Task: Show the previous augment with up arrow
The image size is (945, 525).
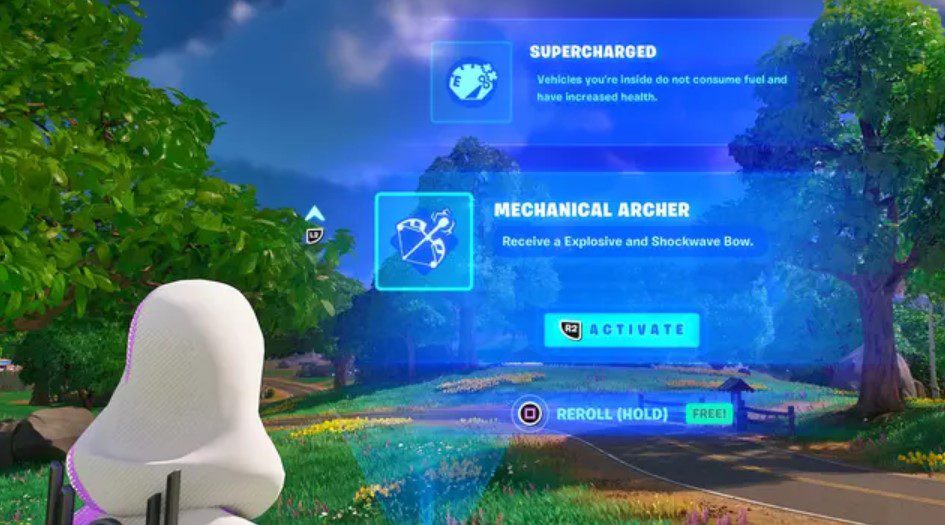Action: (314, 214)
